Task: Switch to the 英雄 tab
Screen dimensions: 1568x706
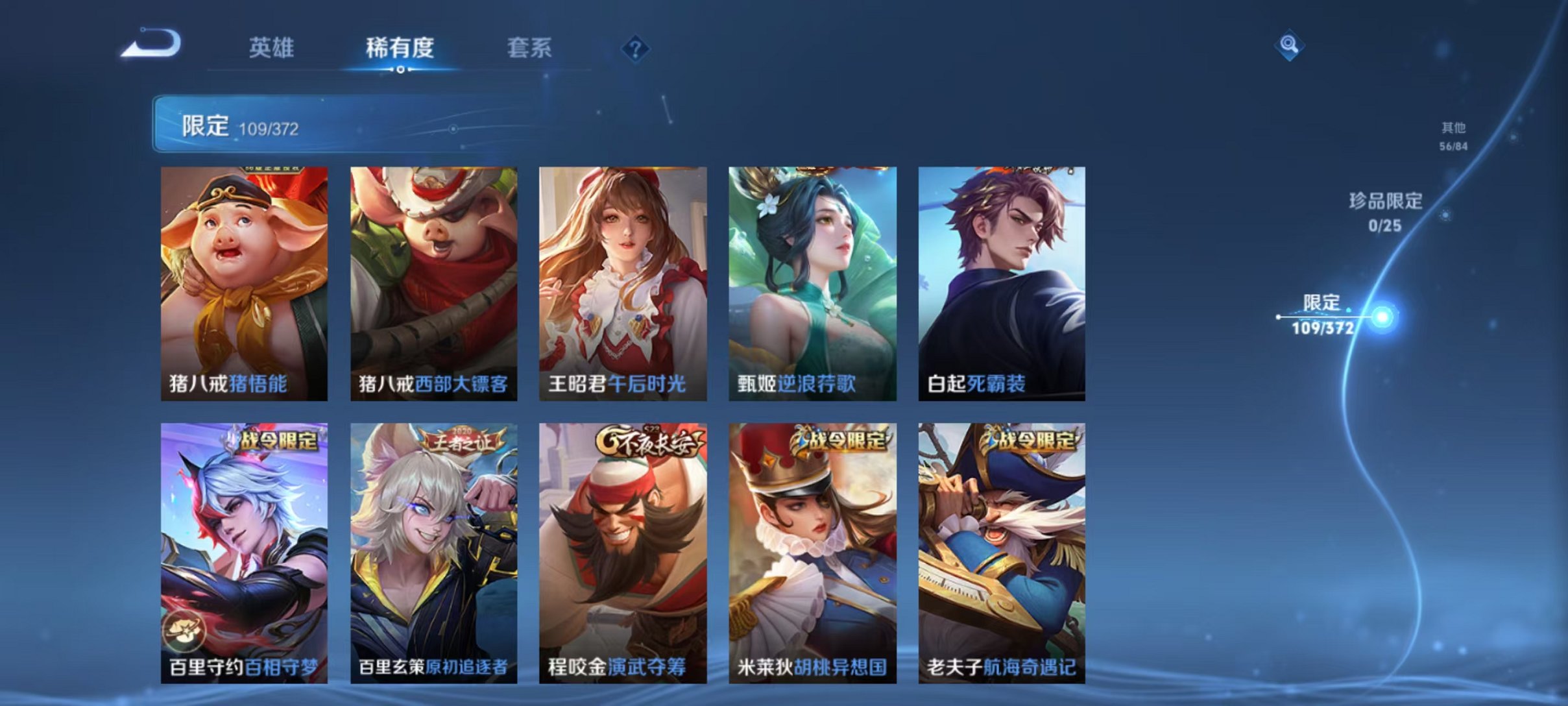Action: point(272,47)
